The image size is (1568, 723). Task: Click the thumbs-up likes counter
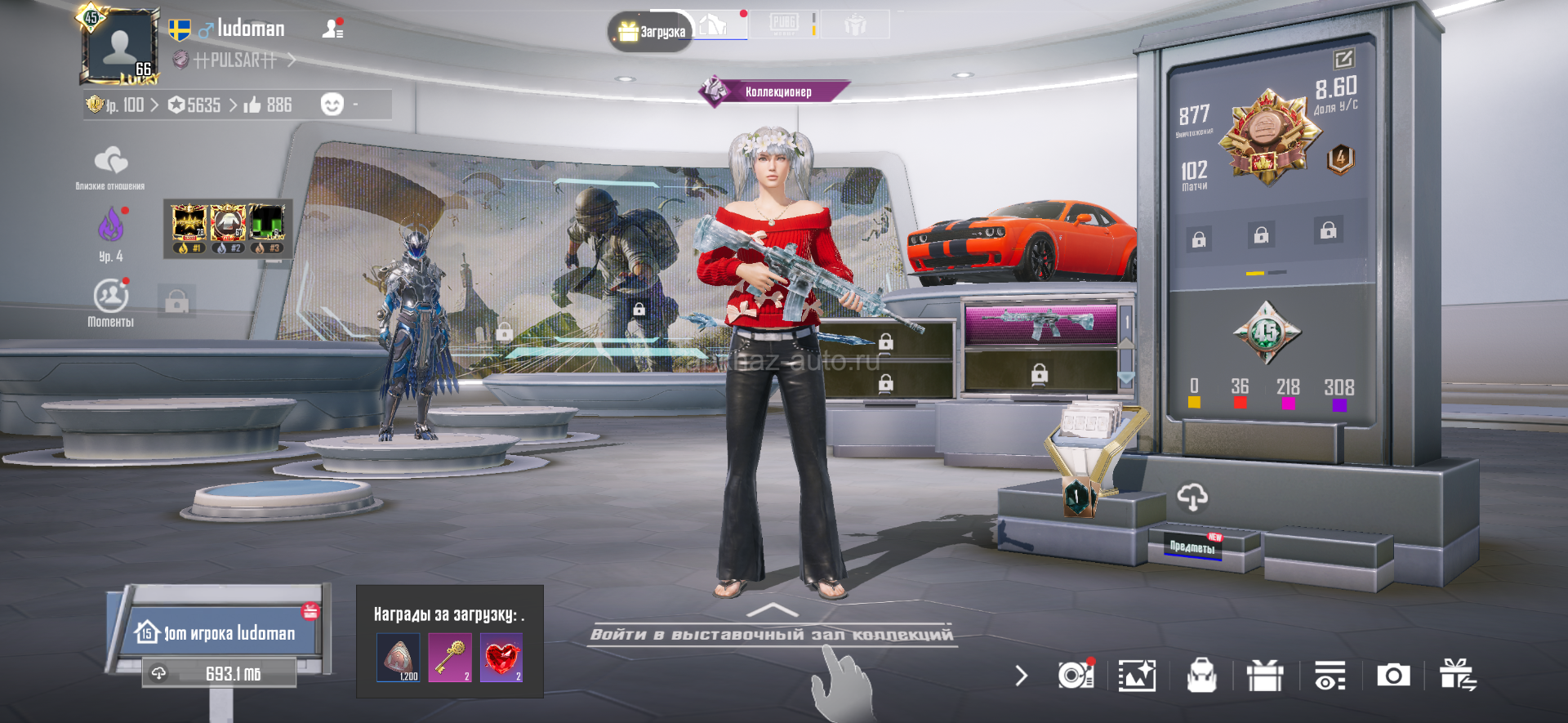click(x=268, y=105)
